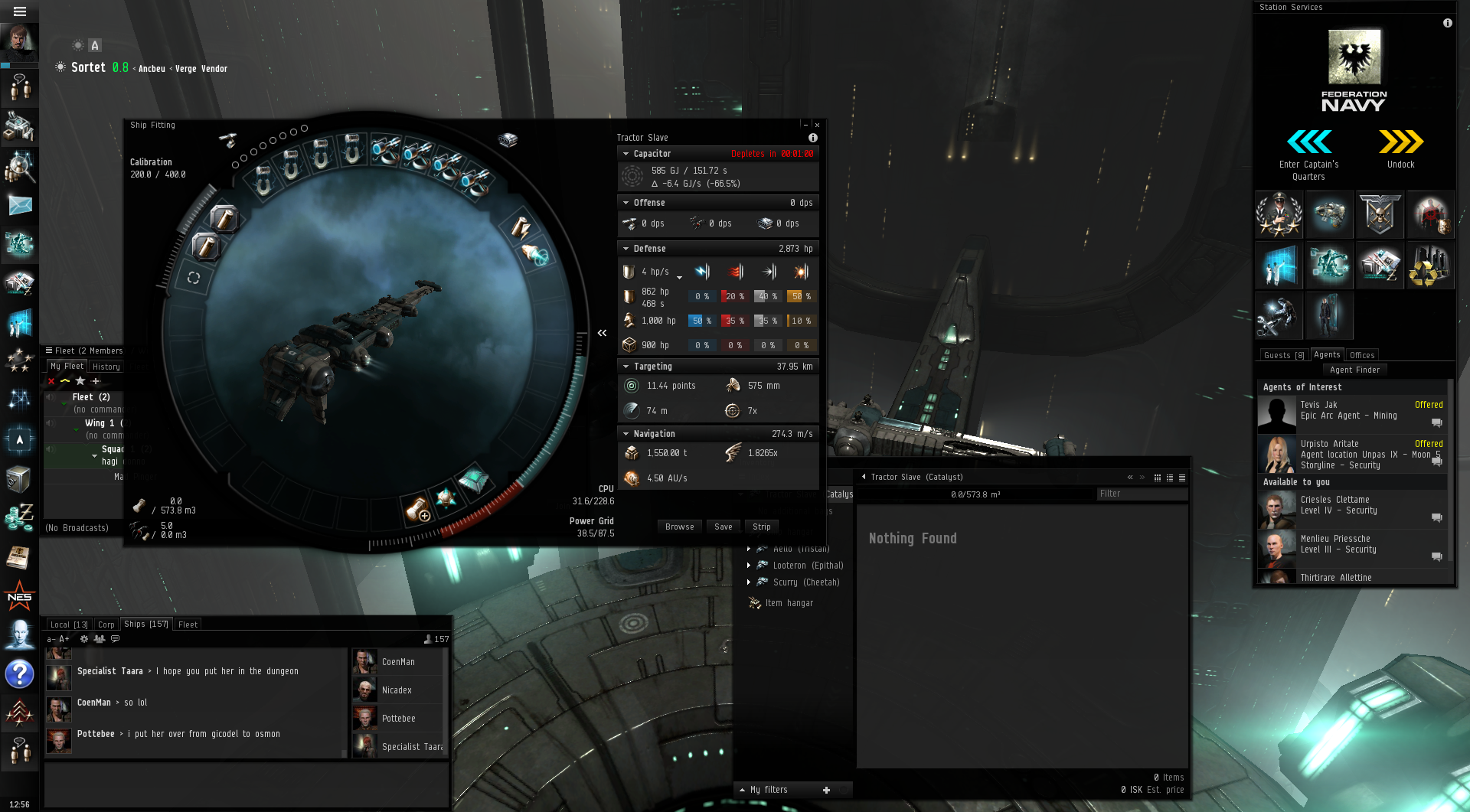This screenshot has height=812, width=1470.
Task: Open the Corp chat tab
Action: pyautogui.click(x=106, y=624)
